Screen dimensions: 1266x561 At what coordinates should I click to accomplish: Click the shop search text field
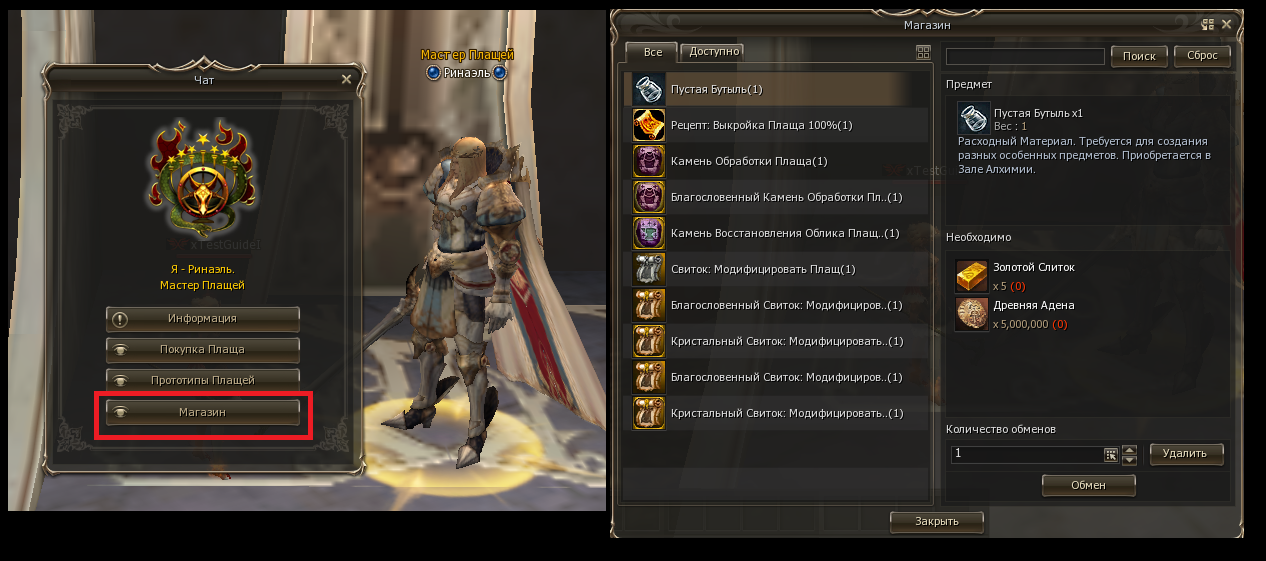coord(1025,57)
